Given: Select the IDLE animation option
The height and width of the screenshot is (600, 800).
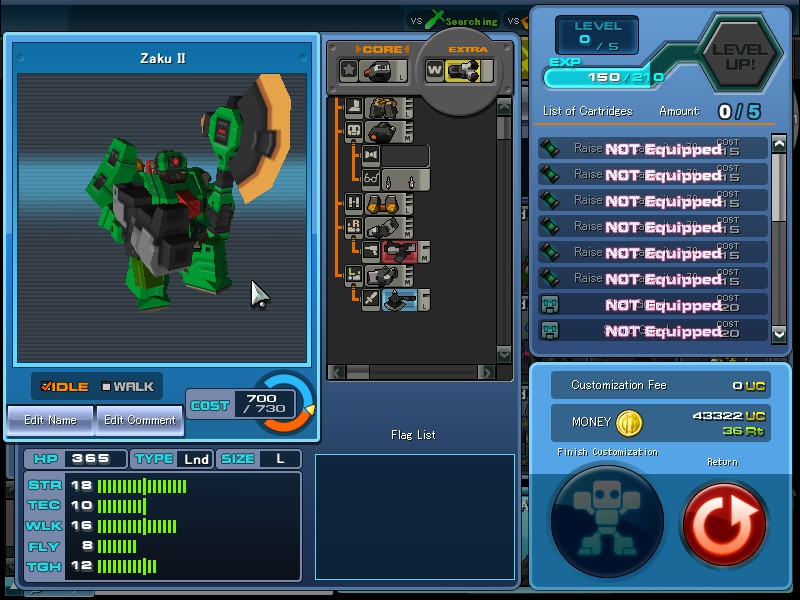Looking at the screenshot, I should tap(65, 387).
